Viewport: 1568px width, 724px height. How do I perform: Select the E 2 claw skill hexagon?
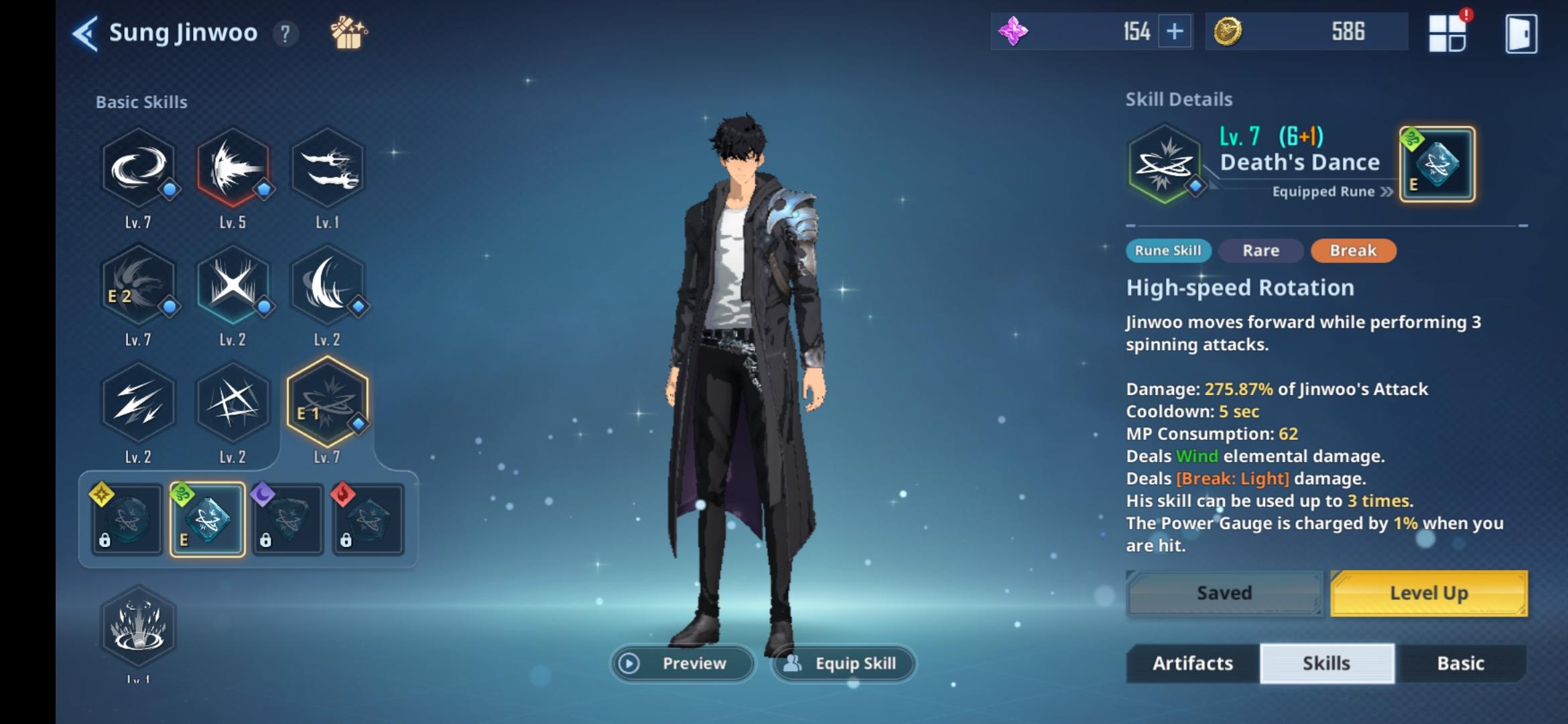click(x=139, y=286)
